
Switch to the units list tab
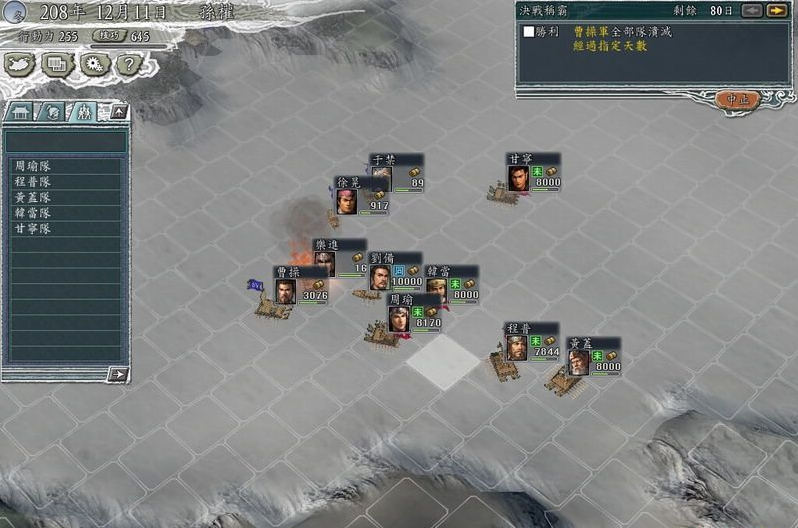(82, 112)
